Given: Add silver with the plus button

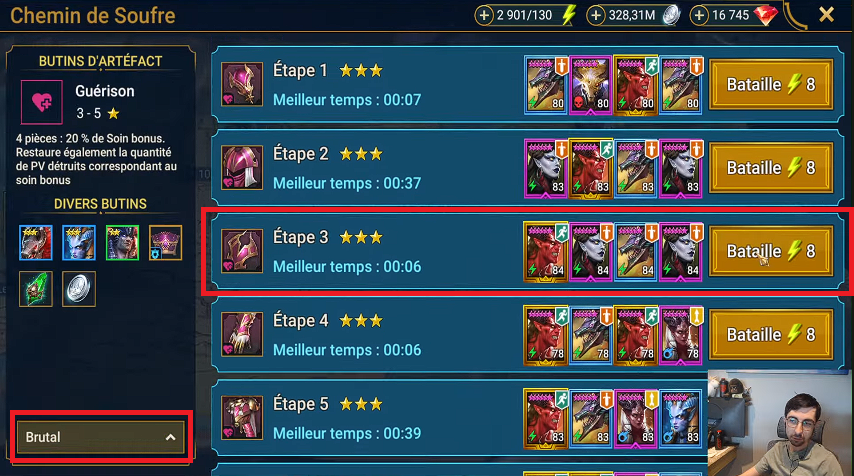Looking at the screenshot, I should coord(596,15).
